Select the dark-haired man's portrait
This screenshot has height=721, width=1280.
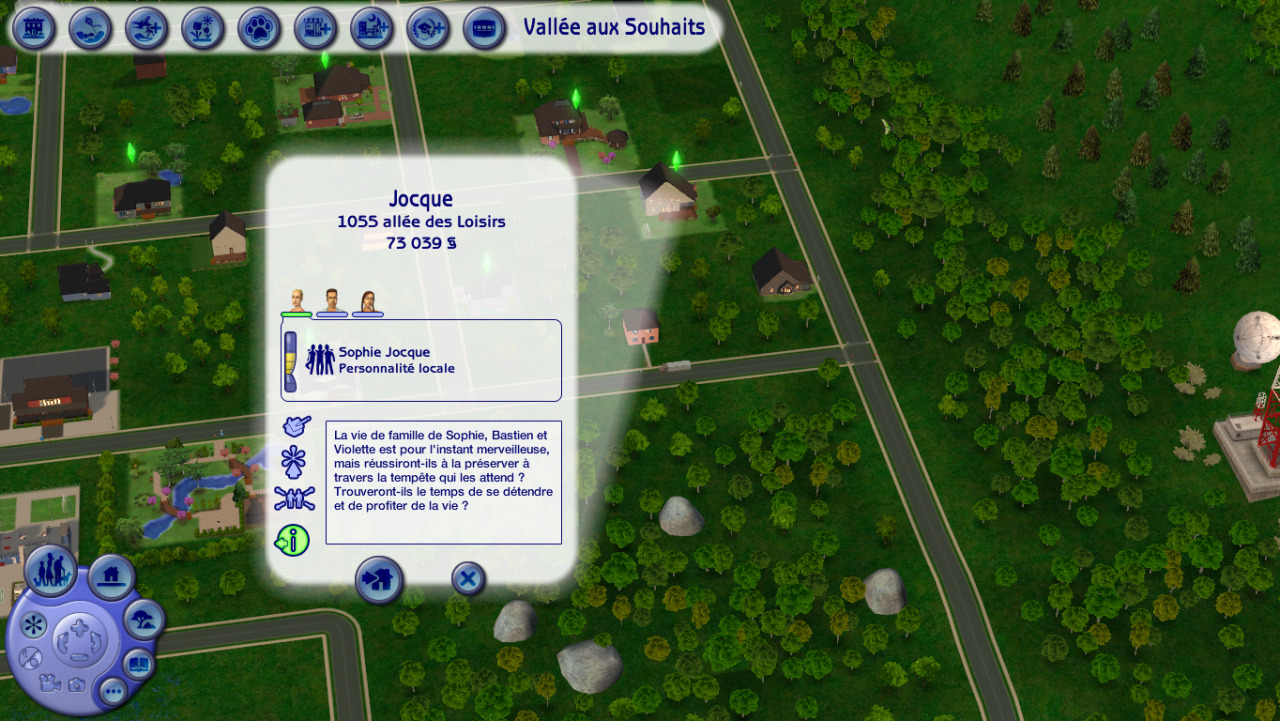[332, 301]
